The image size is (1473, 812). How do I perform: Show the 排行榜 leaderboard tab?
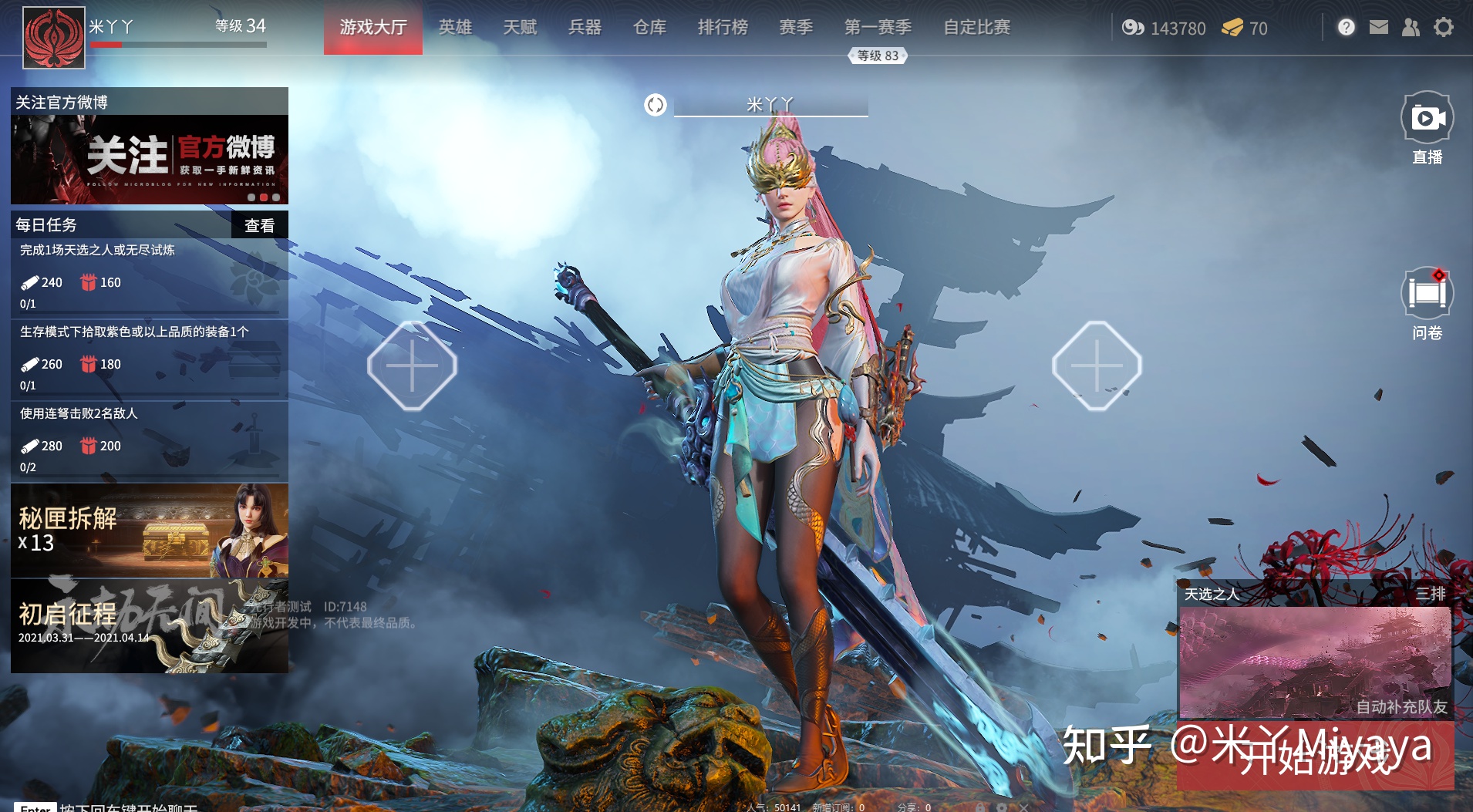pyautogui.click(x=723, y=28)
